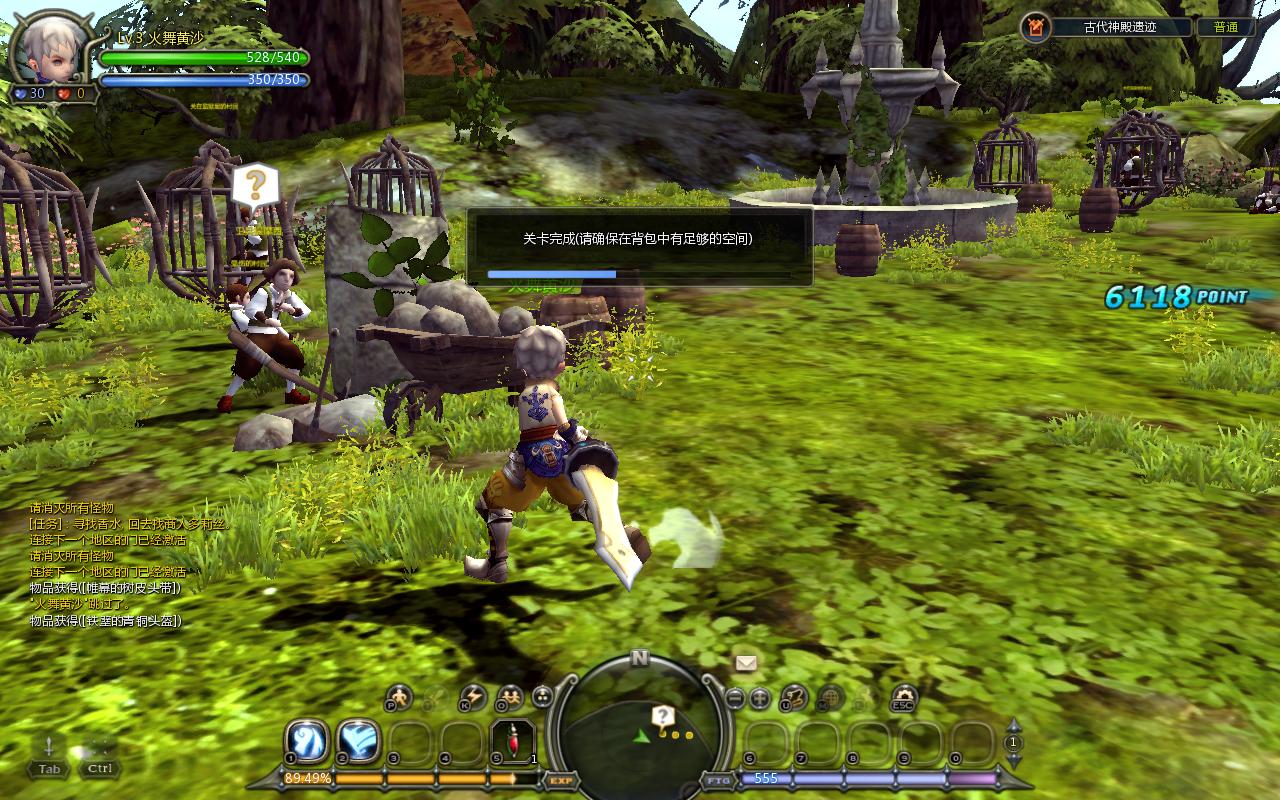Switch hotbar page with the down arrow
The height and width of the screenshot is (800, 1280).
[1014, 760]
